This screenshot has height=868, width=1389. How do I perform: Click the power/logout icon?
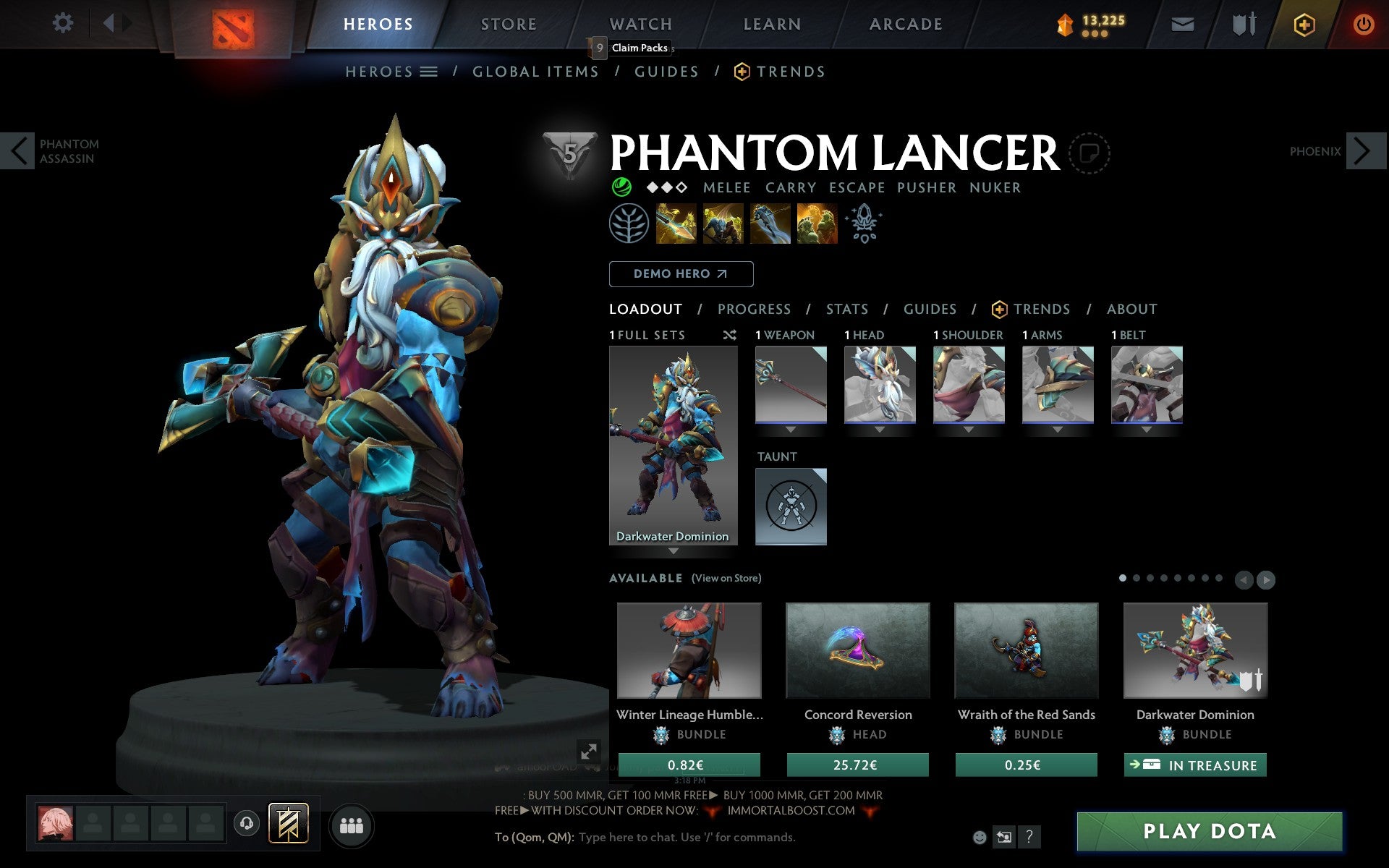coord(1364,23)
